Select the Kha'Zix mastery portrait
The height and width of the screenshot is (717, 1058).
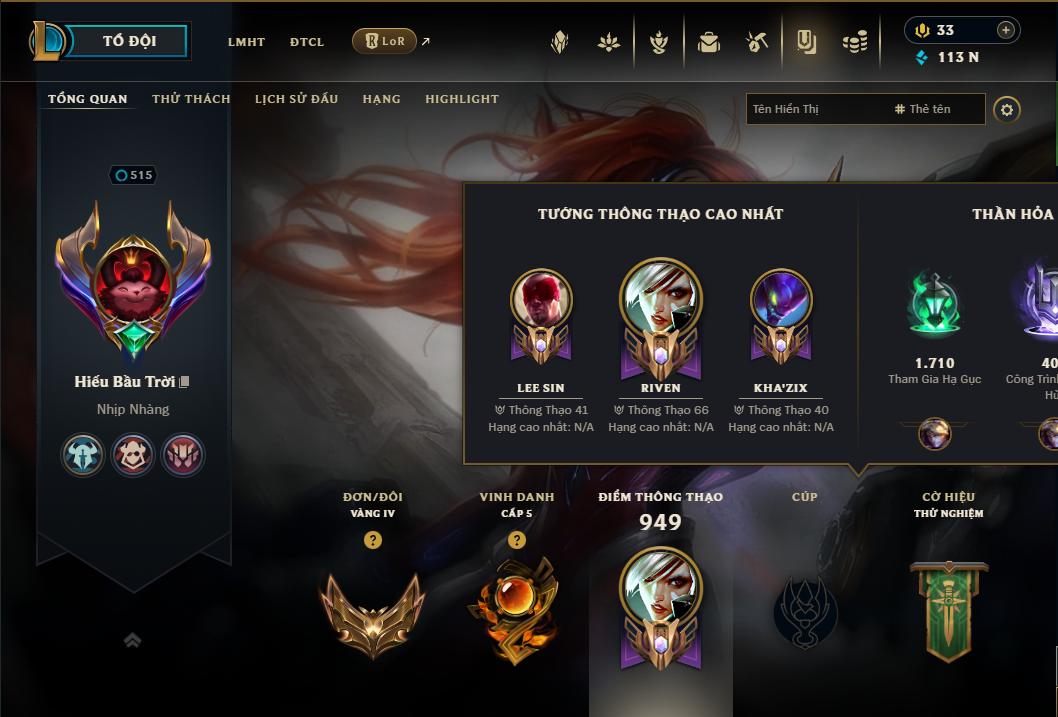tap(781, 300)
